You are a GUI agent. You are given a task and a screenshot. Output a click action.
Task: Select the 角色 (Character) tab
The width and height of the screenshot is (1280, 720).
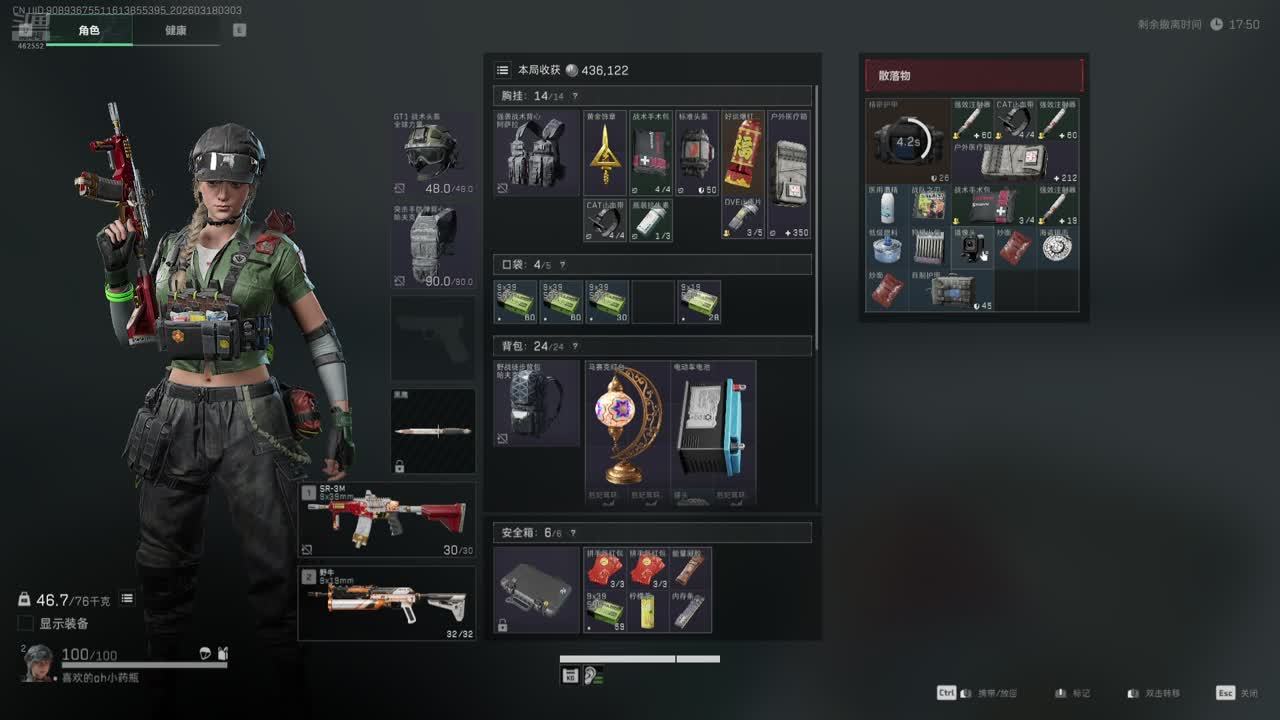[x=89, y=30]
